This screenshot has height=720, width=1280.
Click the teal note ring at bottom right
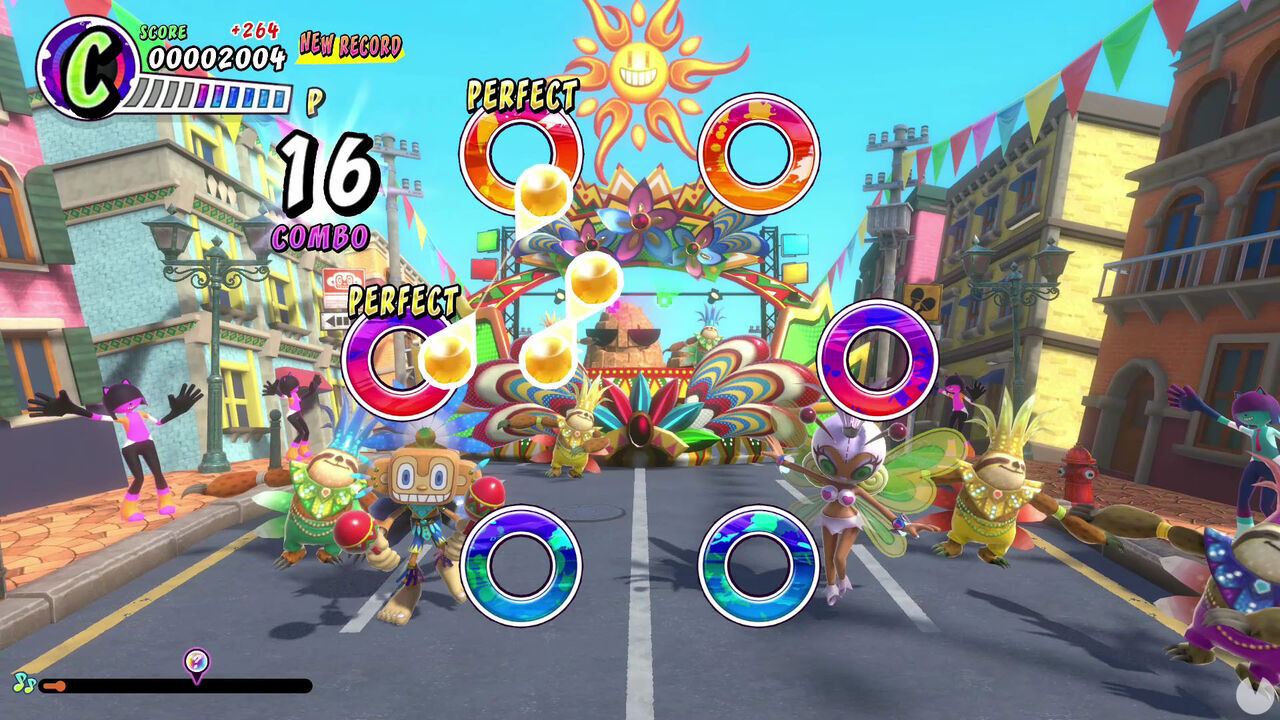click(757, 566)
